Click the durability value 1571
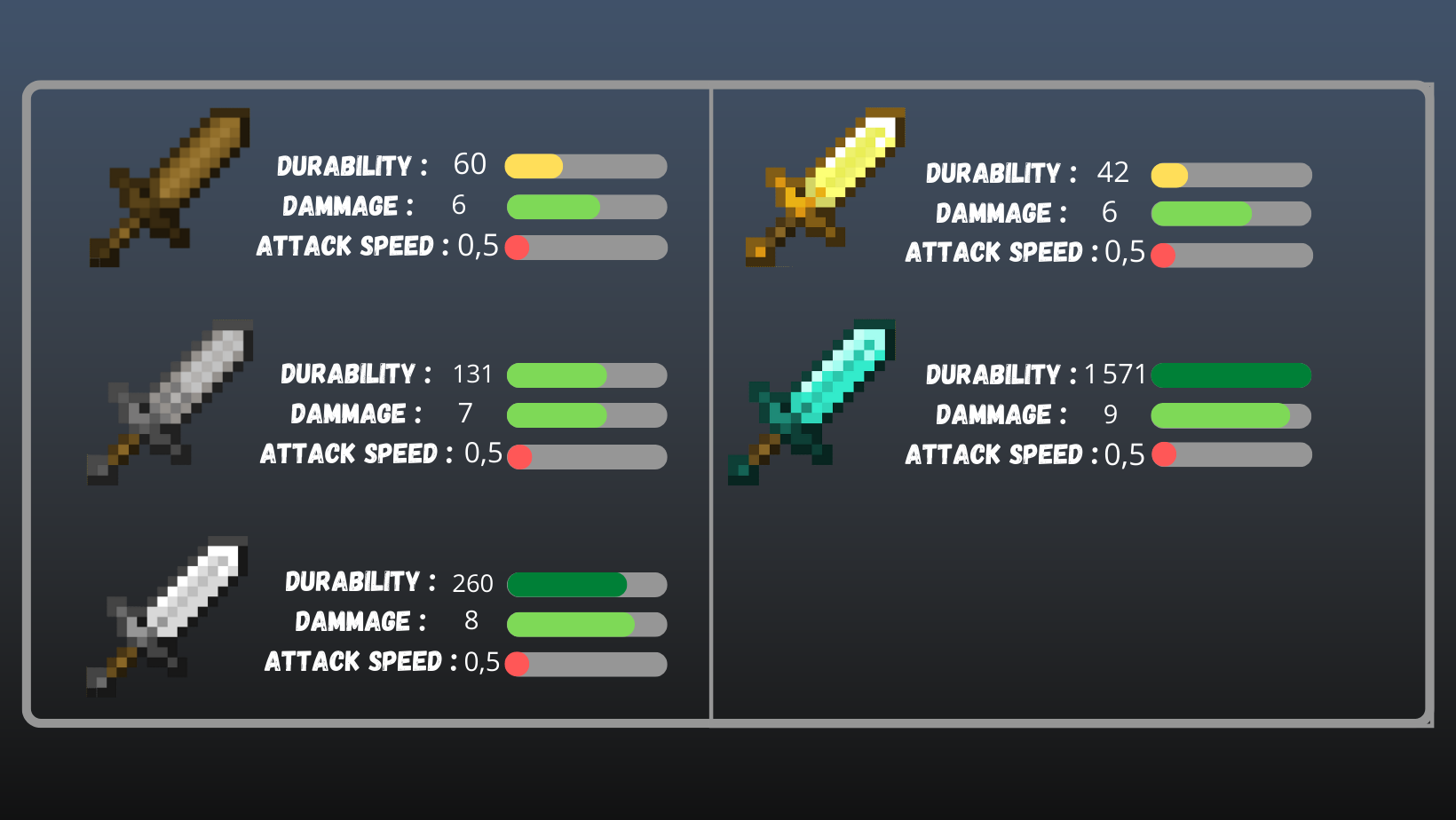The width and height of the screenshot is (1456, 820). pos(1117,375)
